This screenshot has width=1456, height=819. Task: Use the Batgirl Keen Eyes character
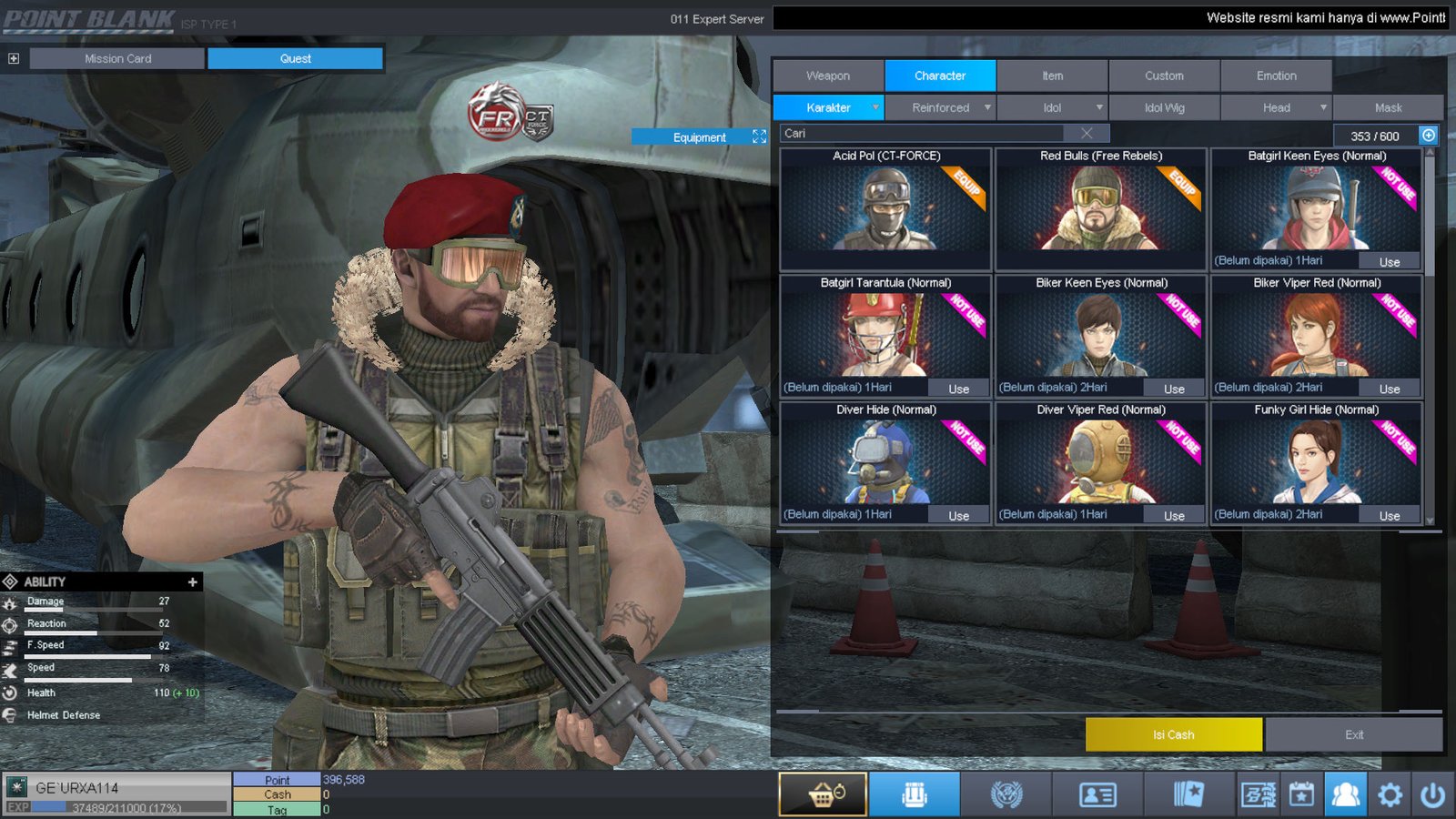(1389, 262)
